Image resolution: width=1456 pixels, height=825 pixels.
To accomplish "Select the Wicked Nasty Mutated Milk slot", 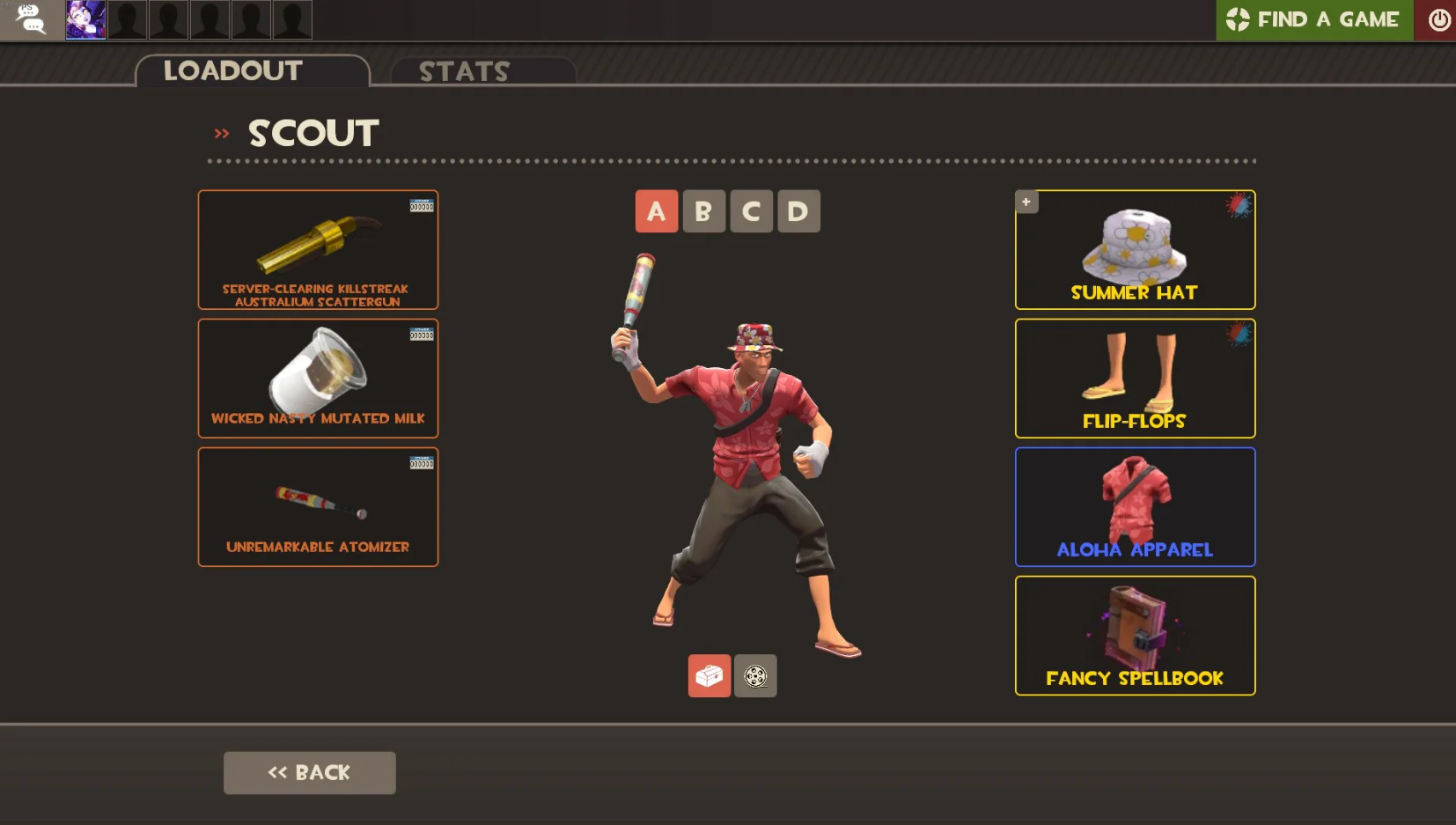I will 318,379.
